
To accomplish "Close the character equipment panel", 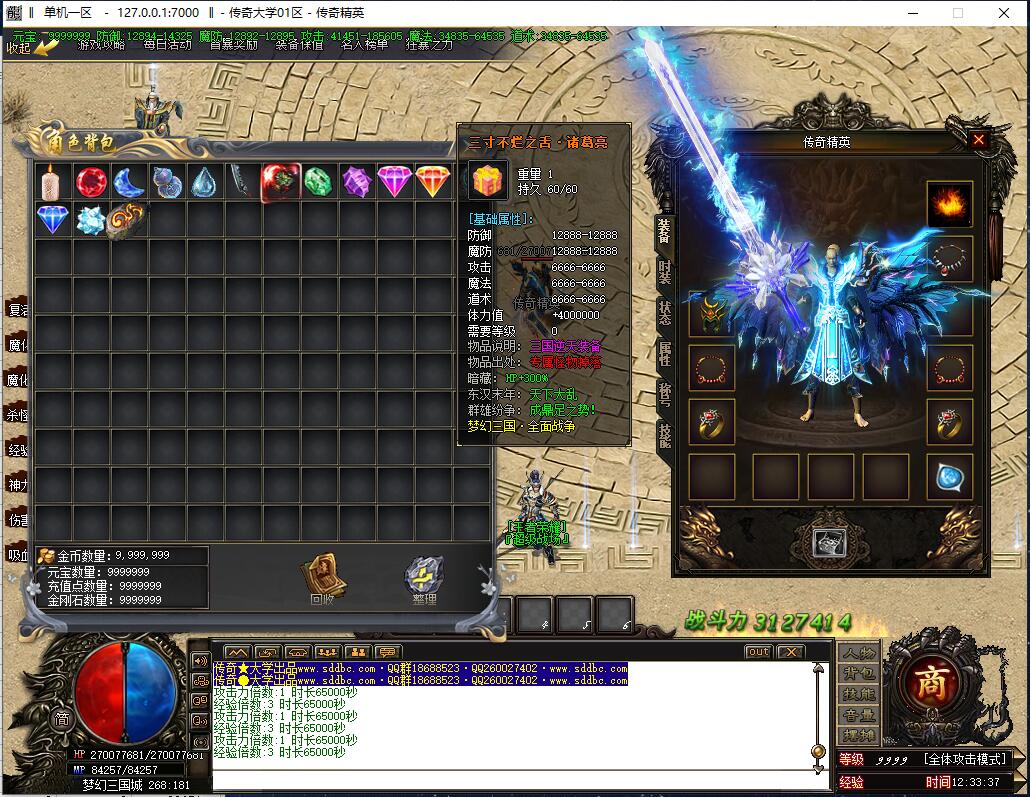I will point(978,141).
